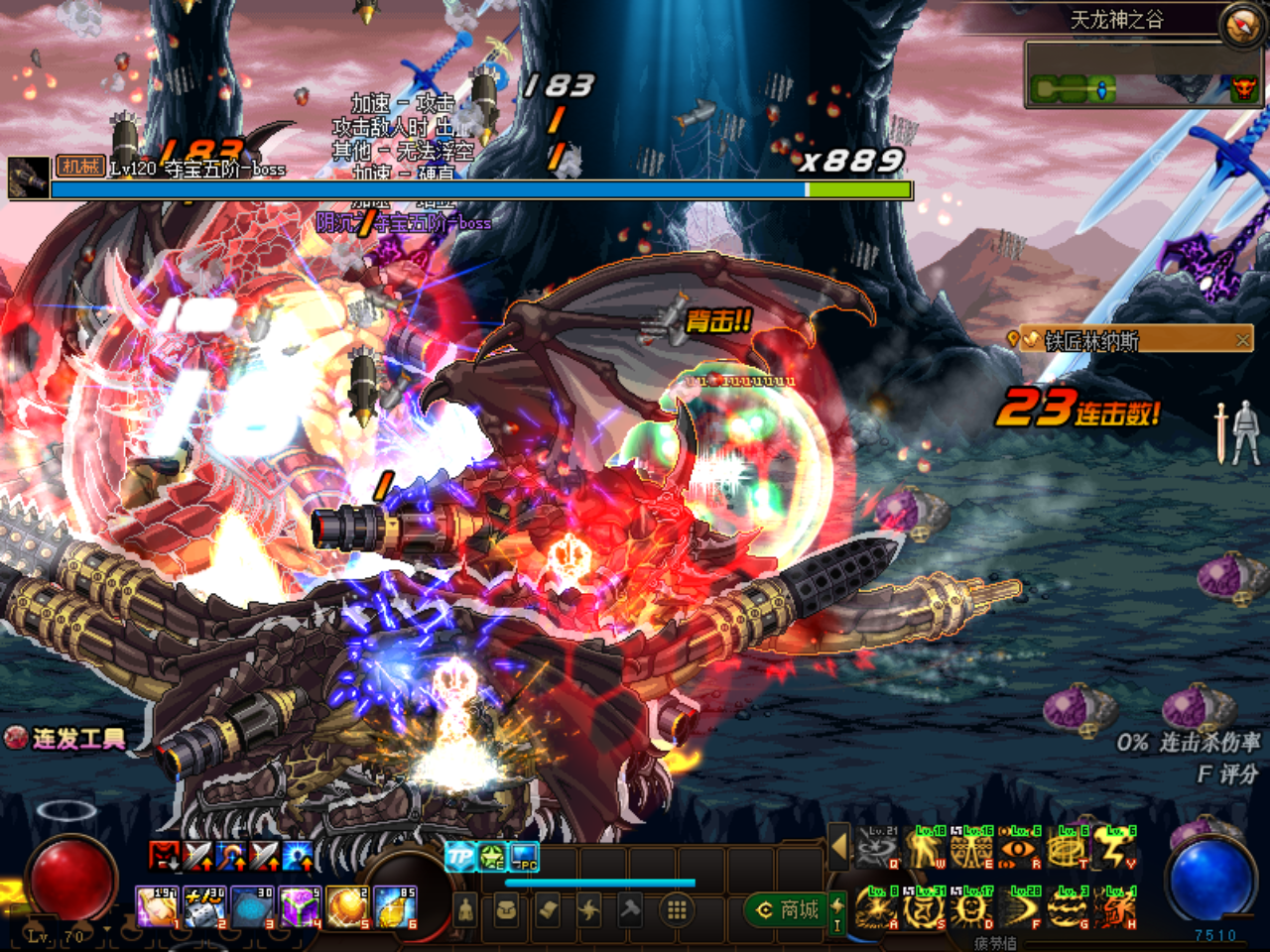Activate the skull skill on the D key
Viewport: 1270px width, 952px height.
971,909
